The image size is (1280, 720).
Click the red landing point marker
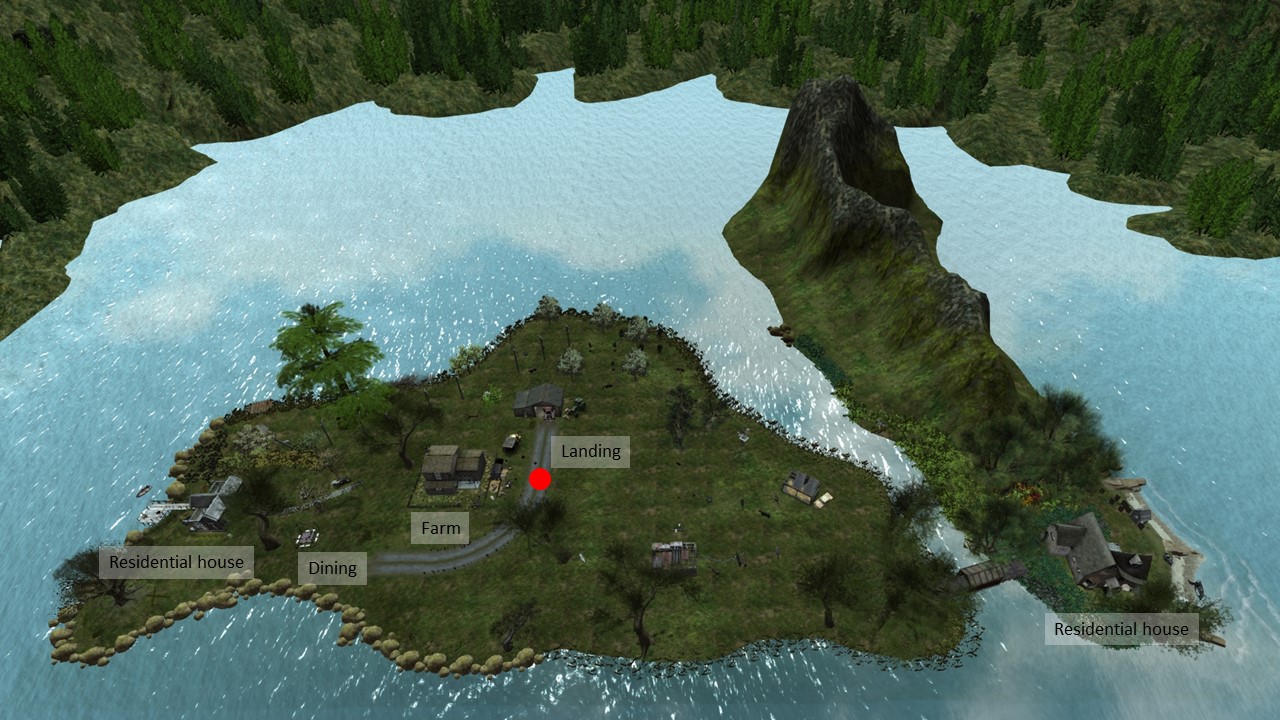(540, 480)
